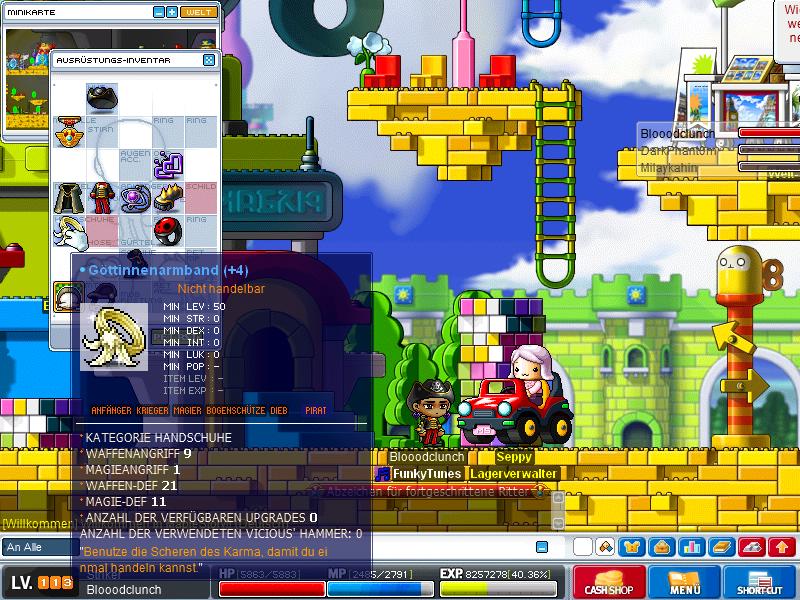Viewport: 800px width, 600px height.
Task: Open the equipment shirt icon button
Action: [x=632, y=547]
